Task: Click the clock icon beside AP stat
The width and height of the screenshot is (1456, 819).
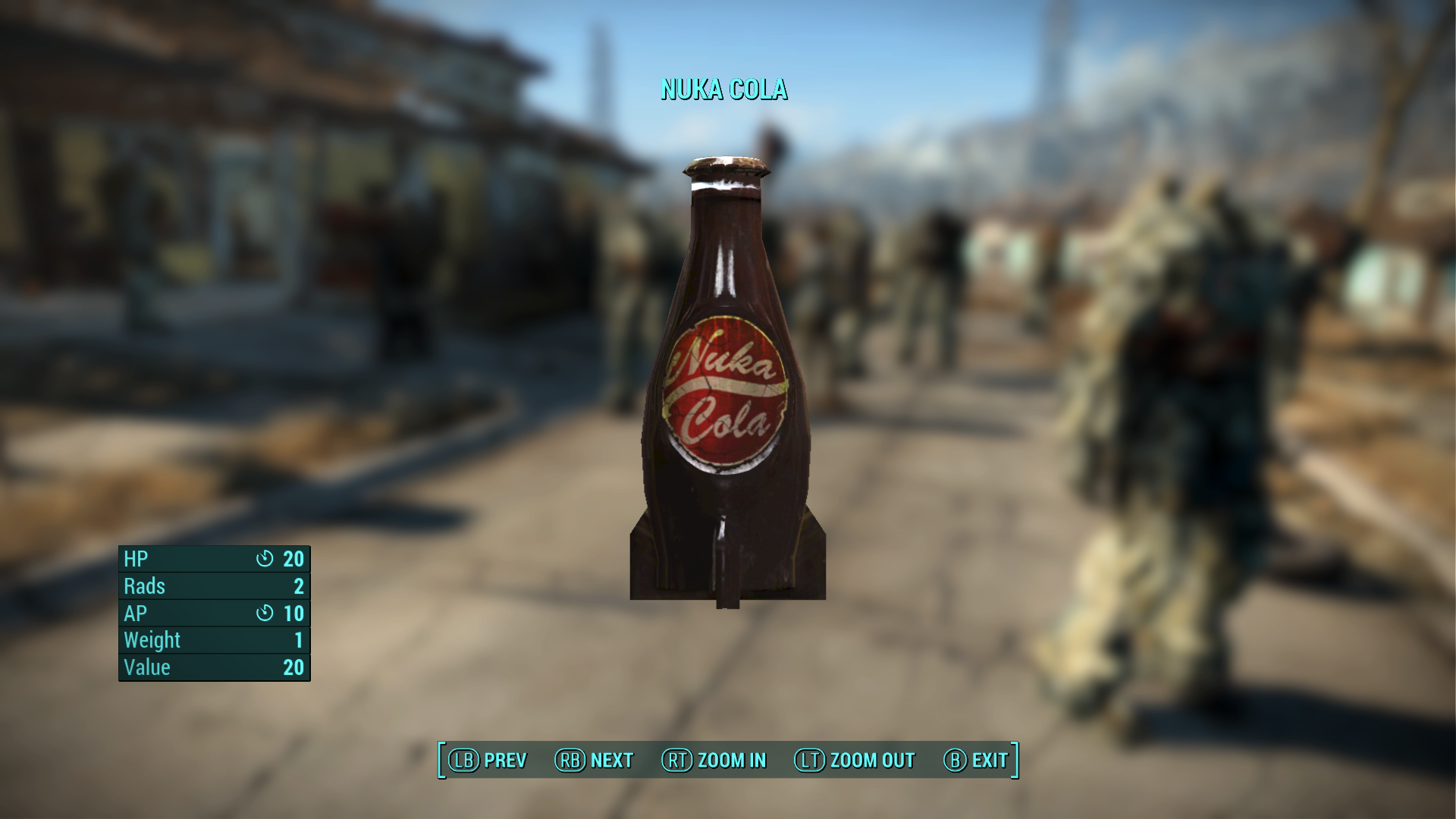Action: (x=265, y=613)
